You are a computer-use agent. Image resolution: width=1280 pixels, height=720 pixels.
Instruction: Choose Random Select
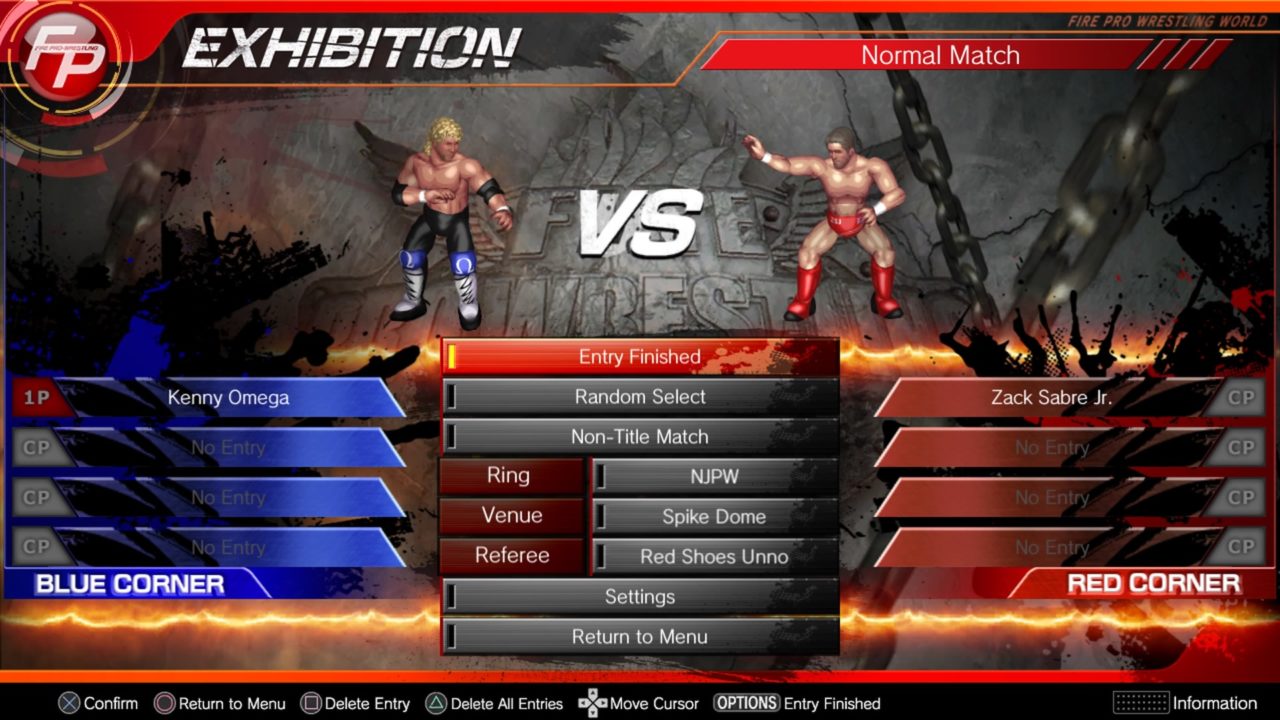640,397
